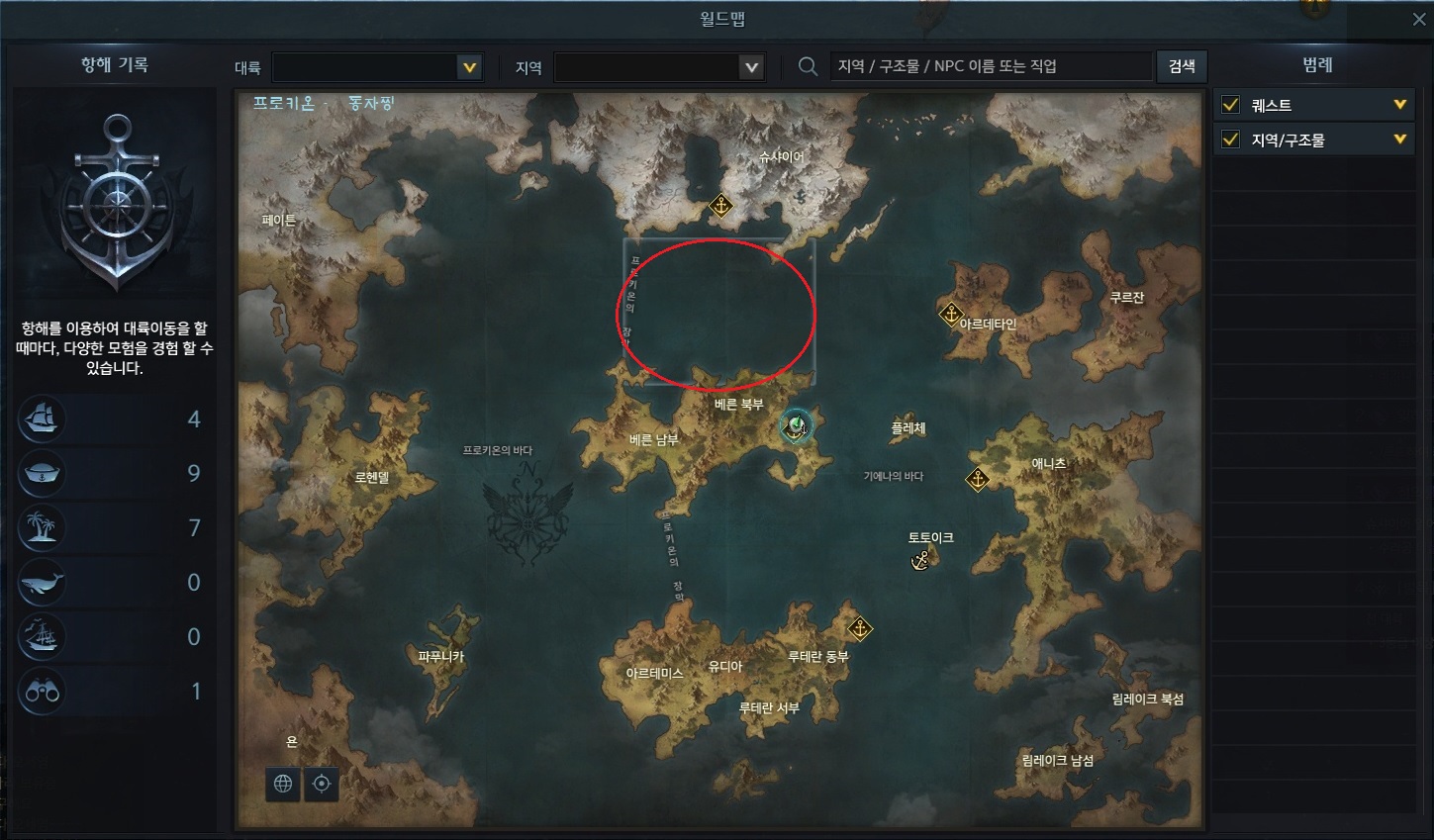The width and height of the screenshot is (1434, 840).
Task: Expand the 퀘스트 legend arrow
Action: click(1399, 105)
